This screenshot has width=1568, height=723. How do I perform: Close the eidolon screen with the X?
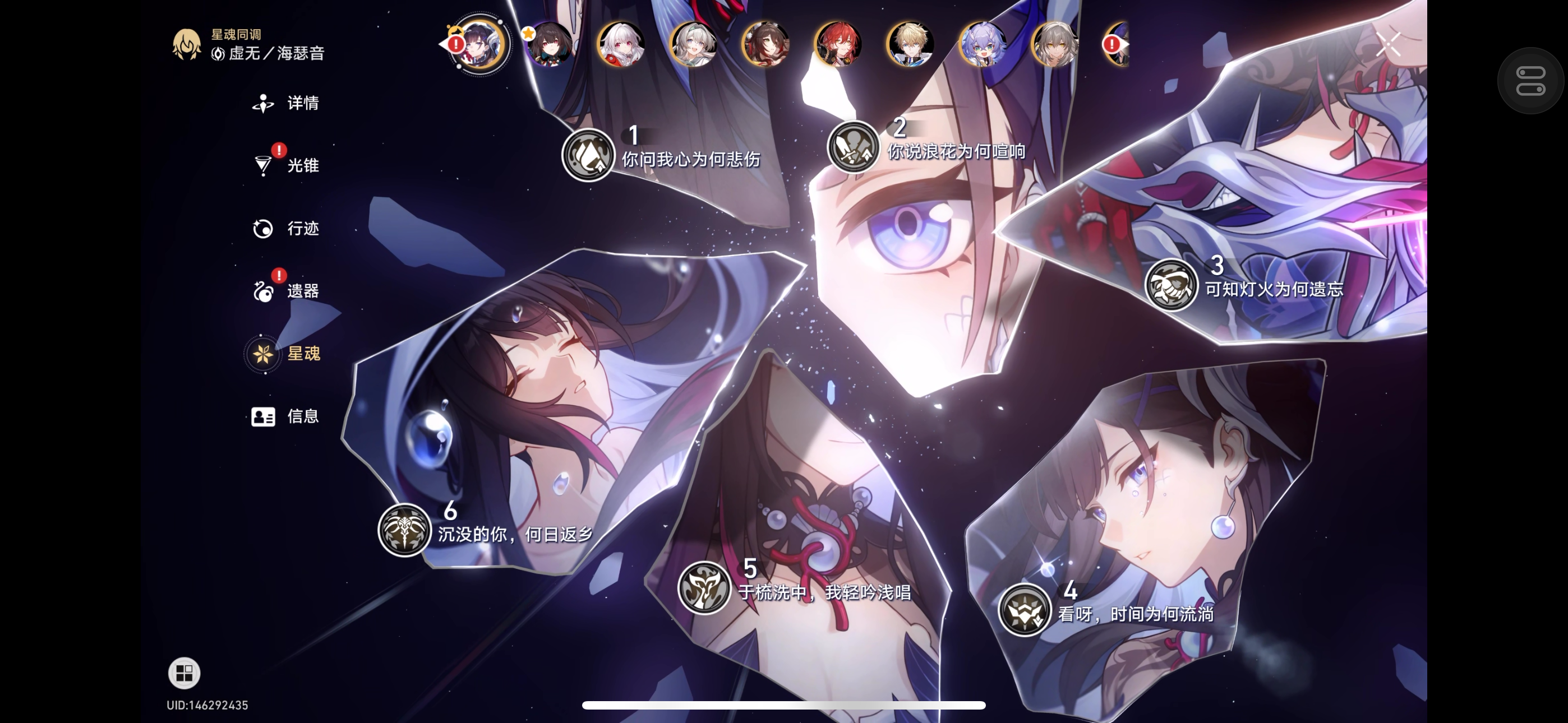(1389, 44)
